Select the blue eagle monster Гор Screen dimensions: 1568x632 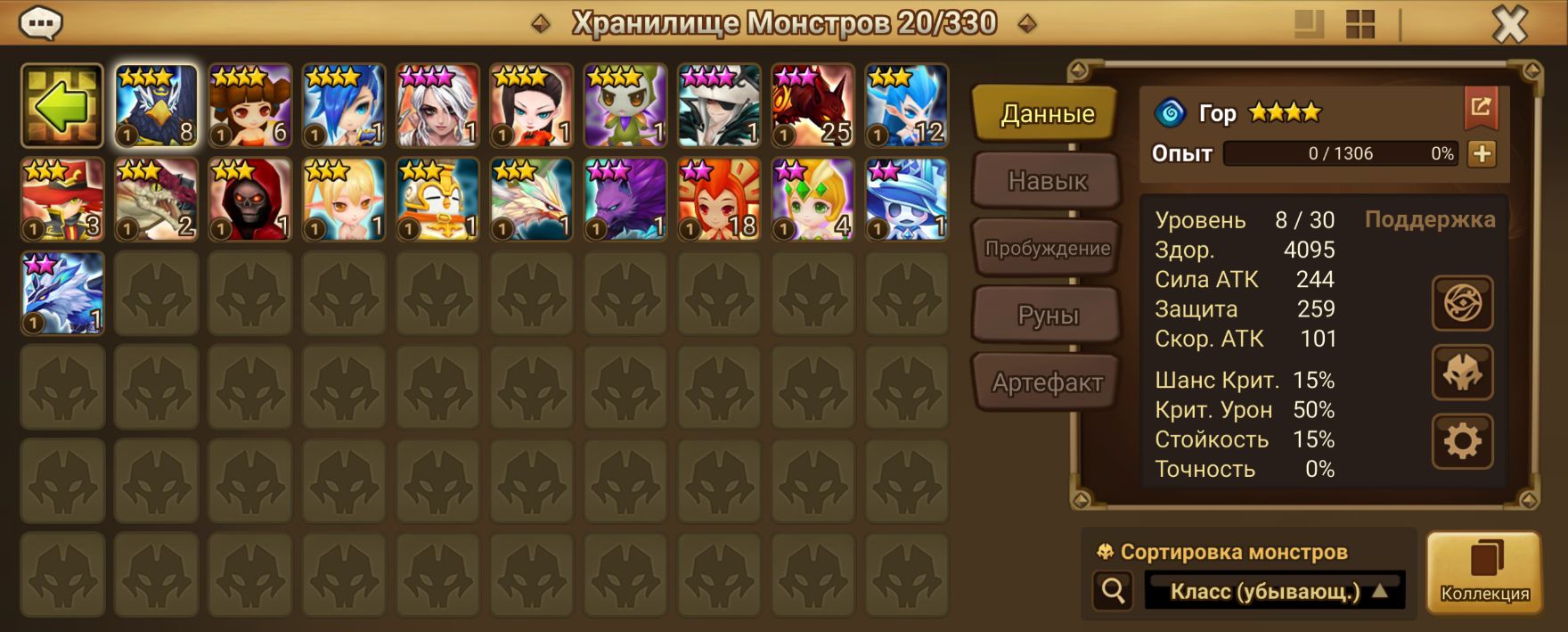click(157, 106)
